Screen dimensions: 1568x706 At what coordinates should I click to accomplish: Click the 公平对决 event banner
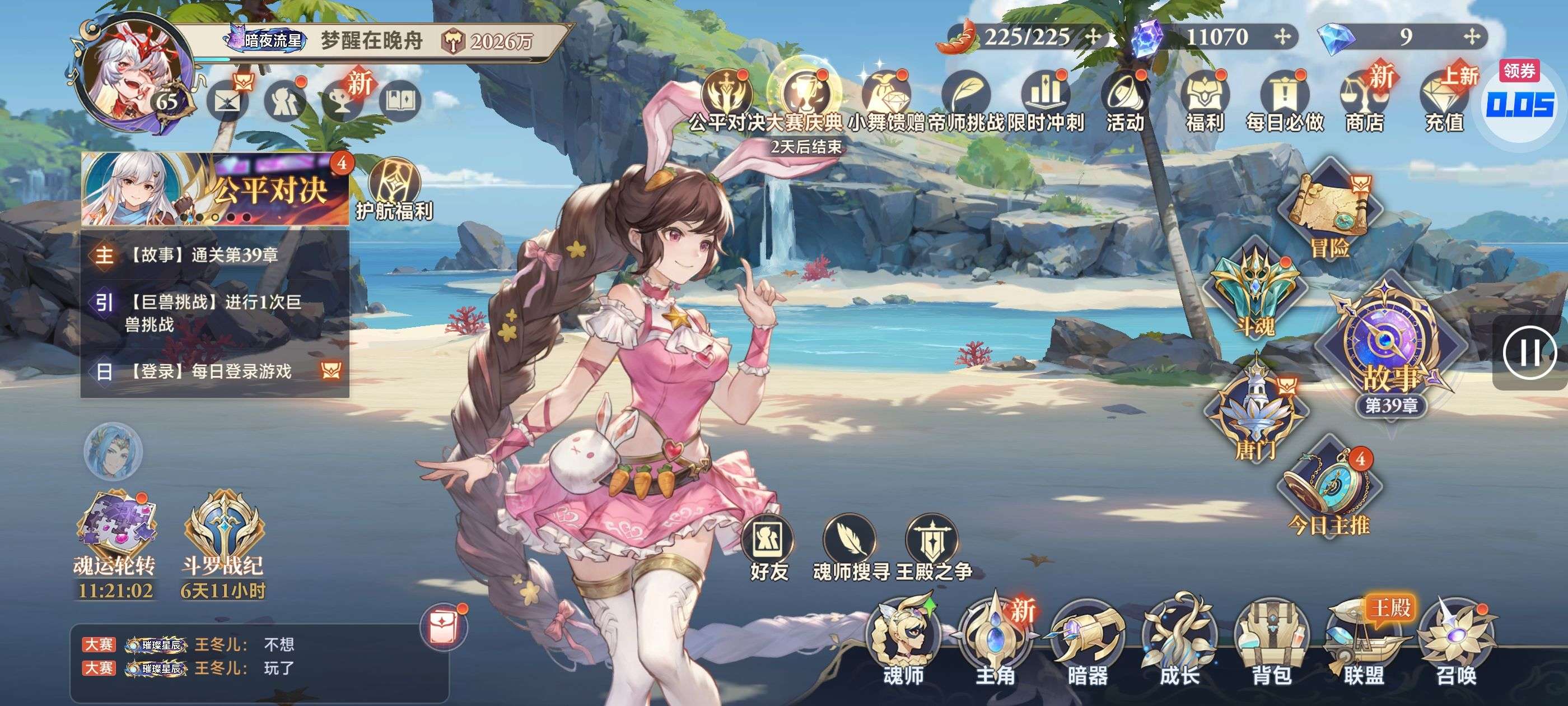pyautogui.click(x=215, y=189)
